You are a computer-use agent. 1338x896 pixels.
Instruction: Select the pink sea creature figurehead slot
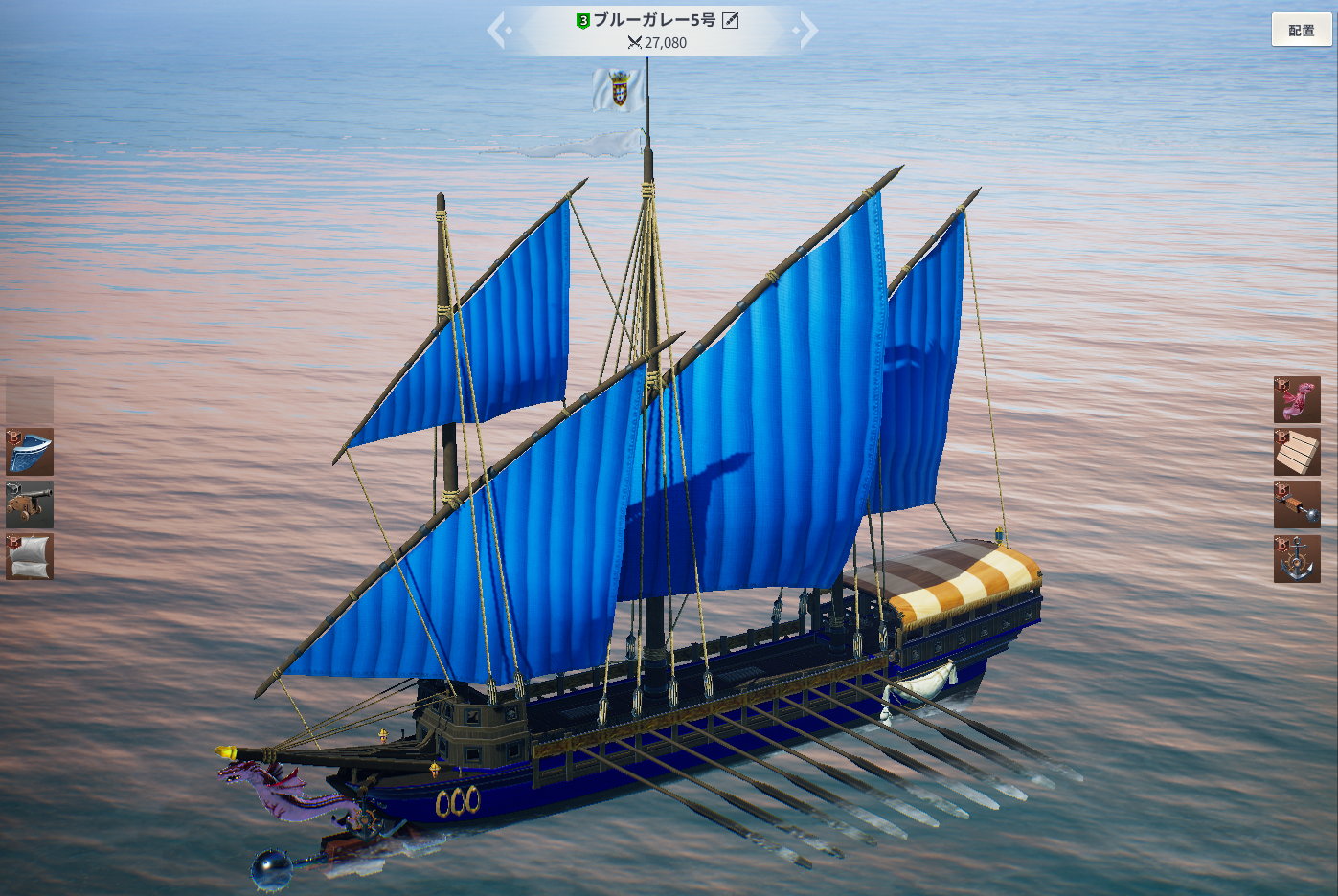click(1297, 400)
